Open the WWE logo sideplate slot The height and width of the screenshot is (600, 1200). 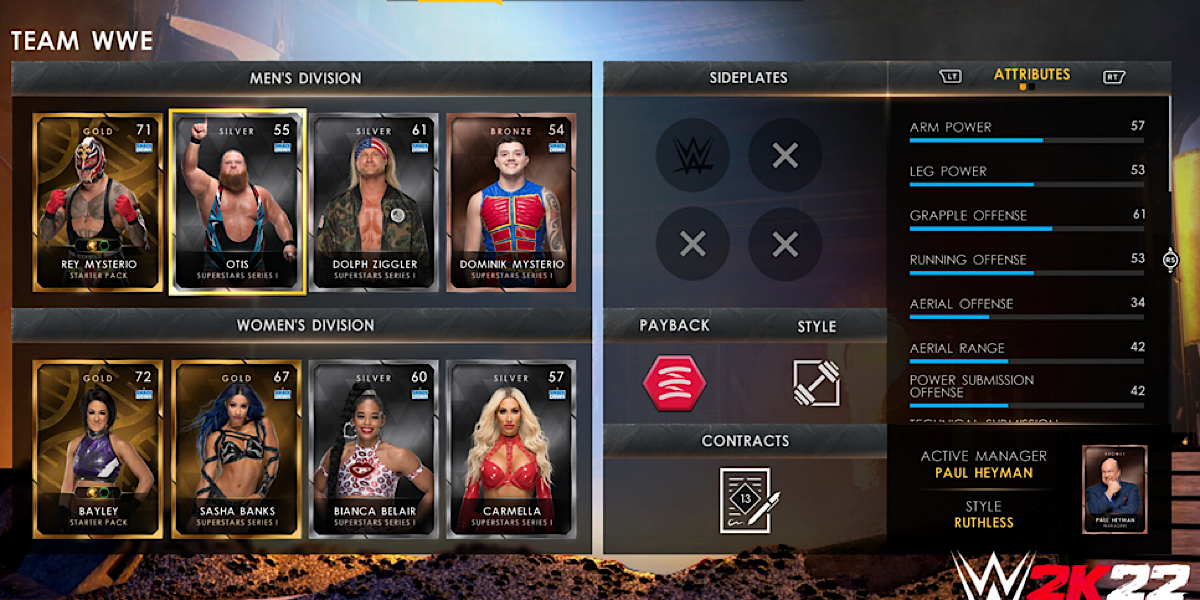tap(692, 155)
